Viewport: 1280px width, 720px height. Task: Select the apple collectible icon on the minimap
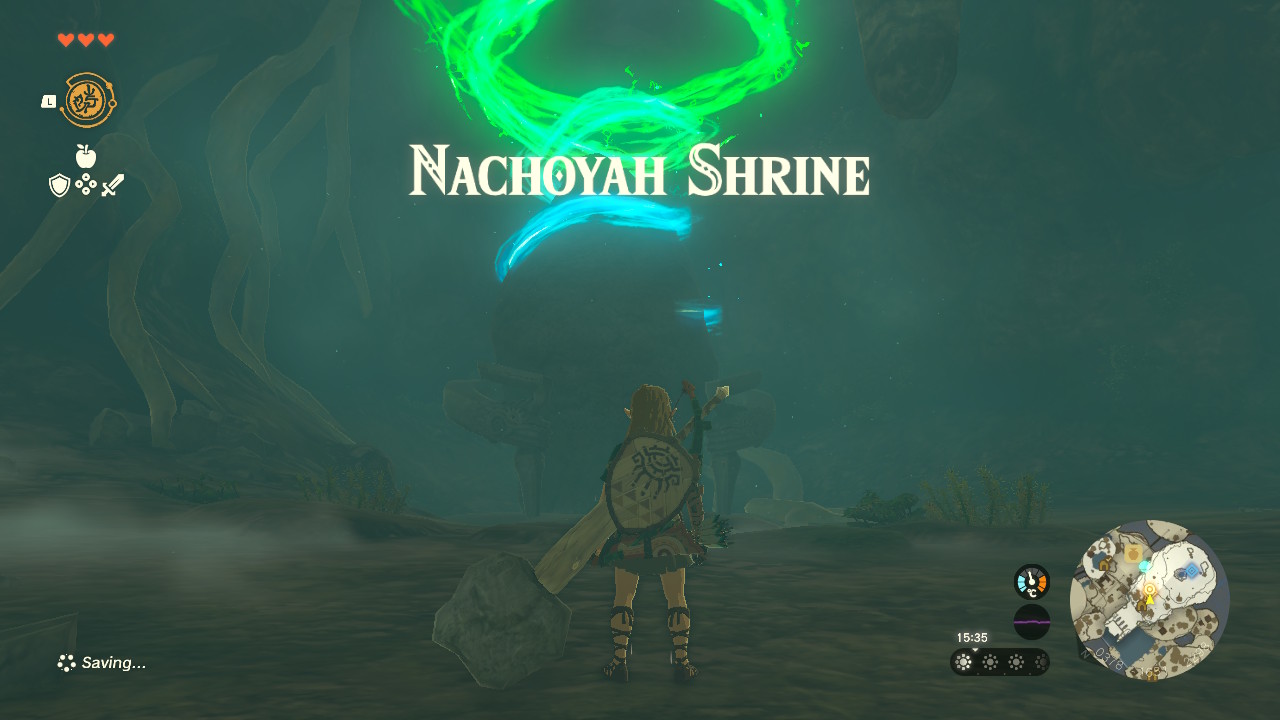point(1133,554)
